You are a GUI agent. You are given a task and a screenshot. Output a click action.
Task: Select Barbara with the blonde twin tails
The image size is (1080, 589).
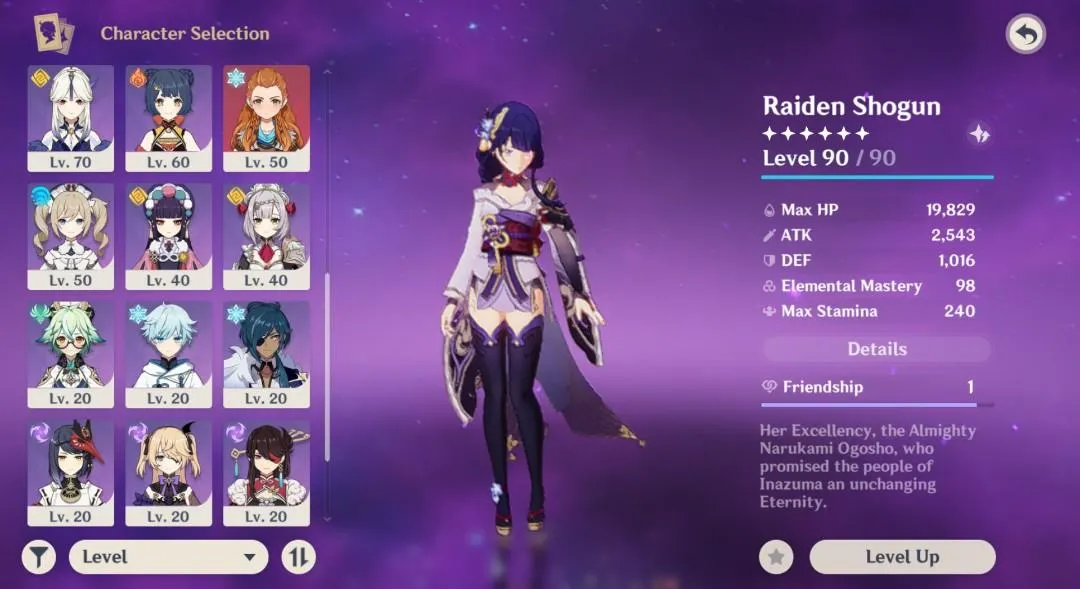(x=70, y=235)
